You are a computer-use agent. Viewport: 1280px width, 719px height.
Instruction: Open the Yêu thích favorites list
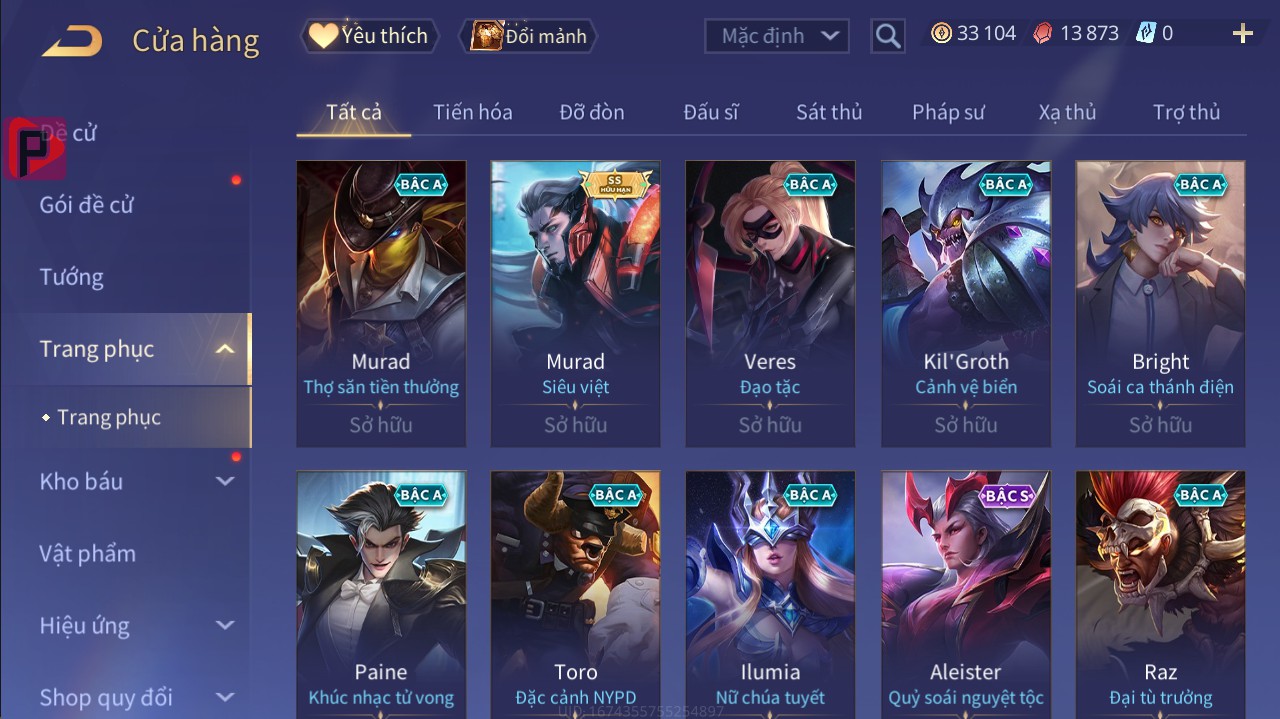click(x=368, y=36)
